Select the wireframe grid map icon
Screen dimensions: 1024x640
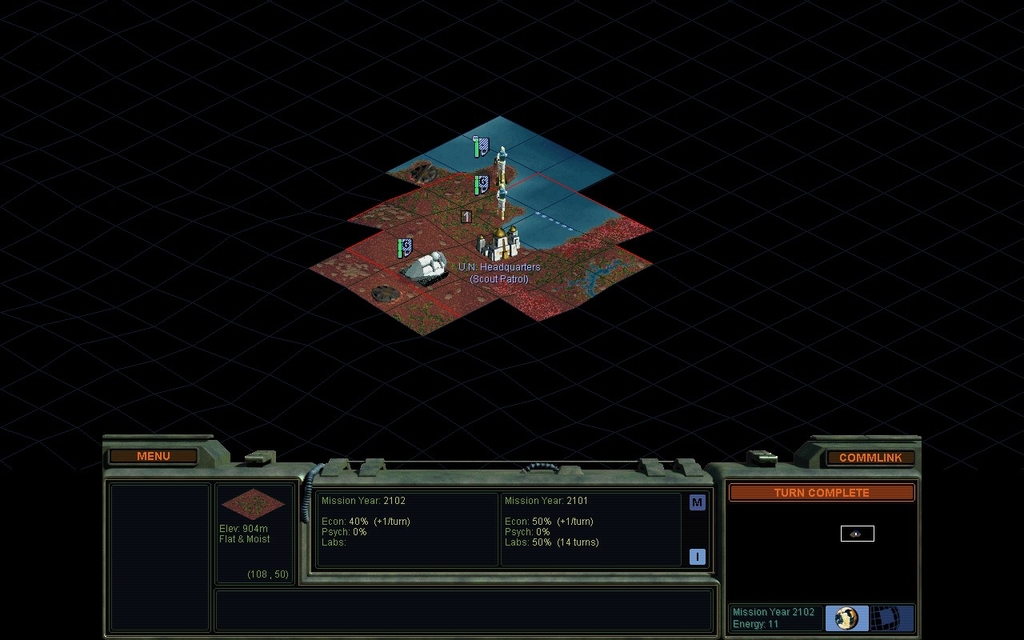889,618
